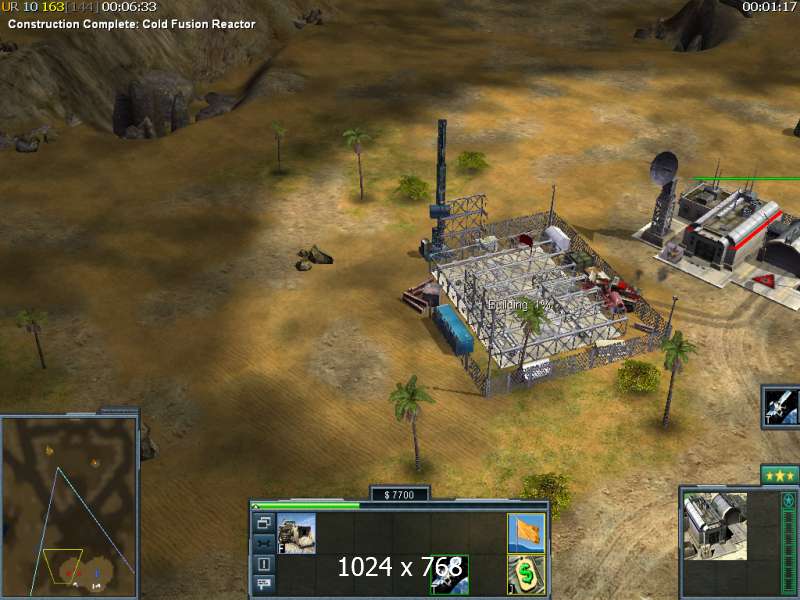Choose the satellite command icon in the command bar
Screen dimensions: 800x600
coord(449,574)
